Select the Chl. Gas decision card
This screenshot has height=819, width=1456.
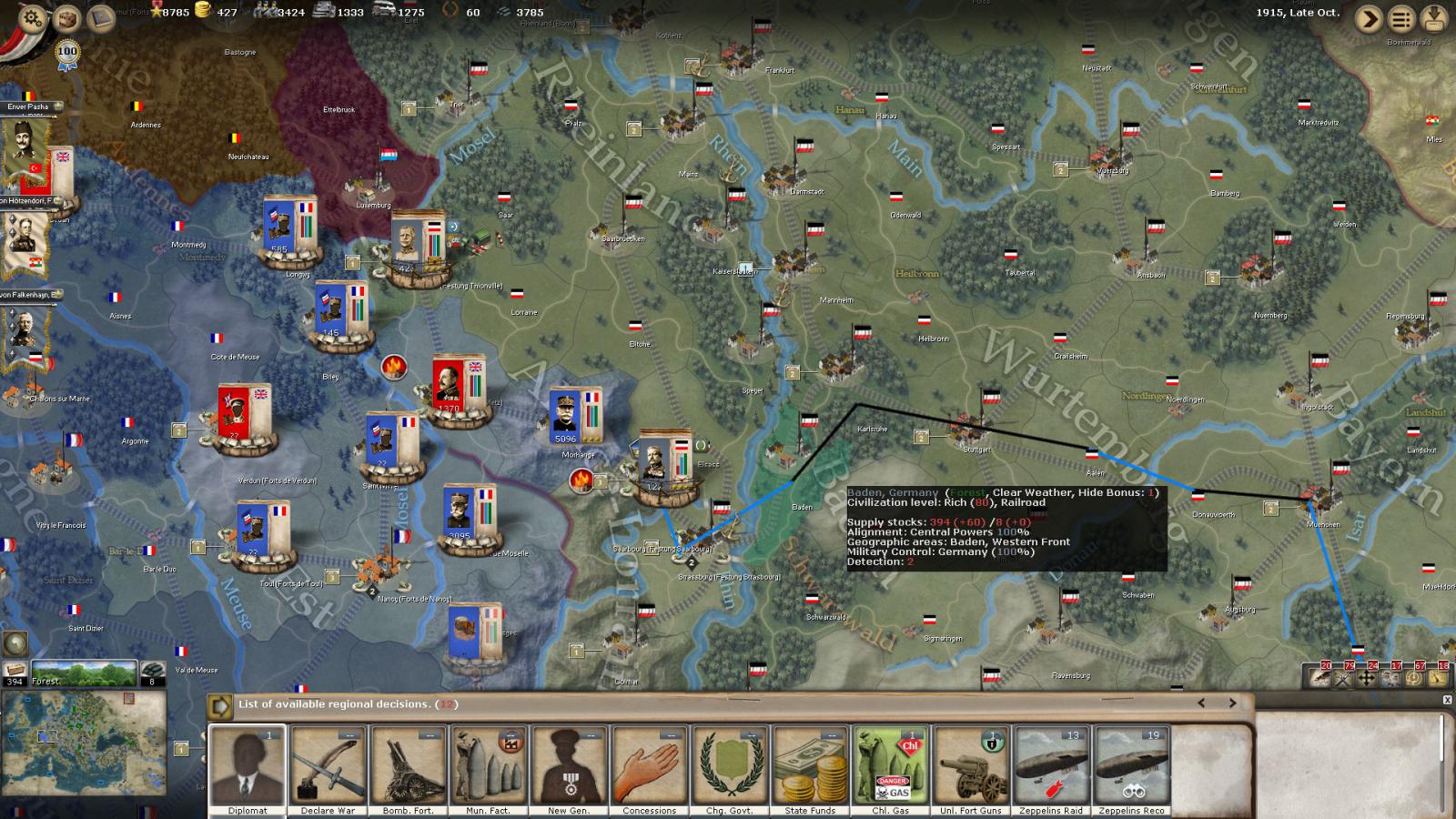890,770
